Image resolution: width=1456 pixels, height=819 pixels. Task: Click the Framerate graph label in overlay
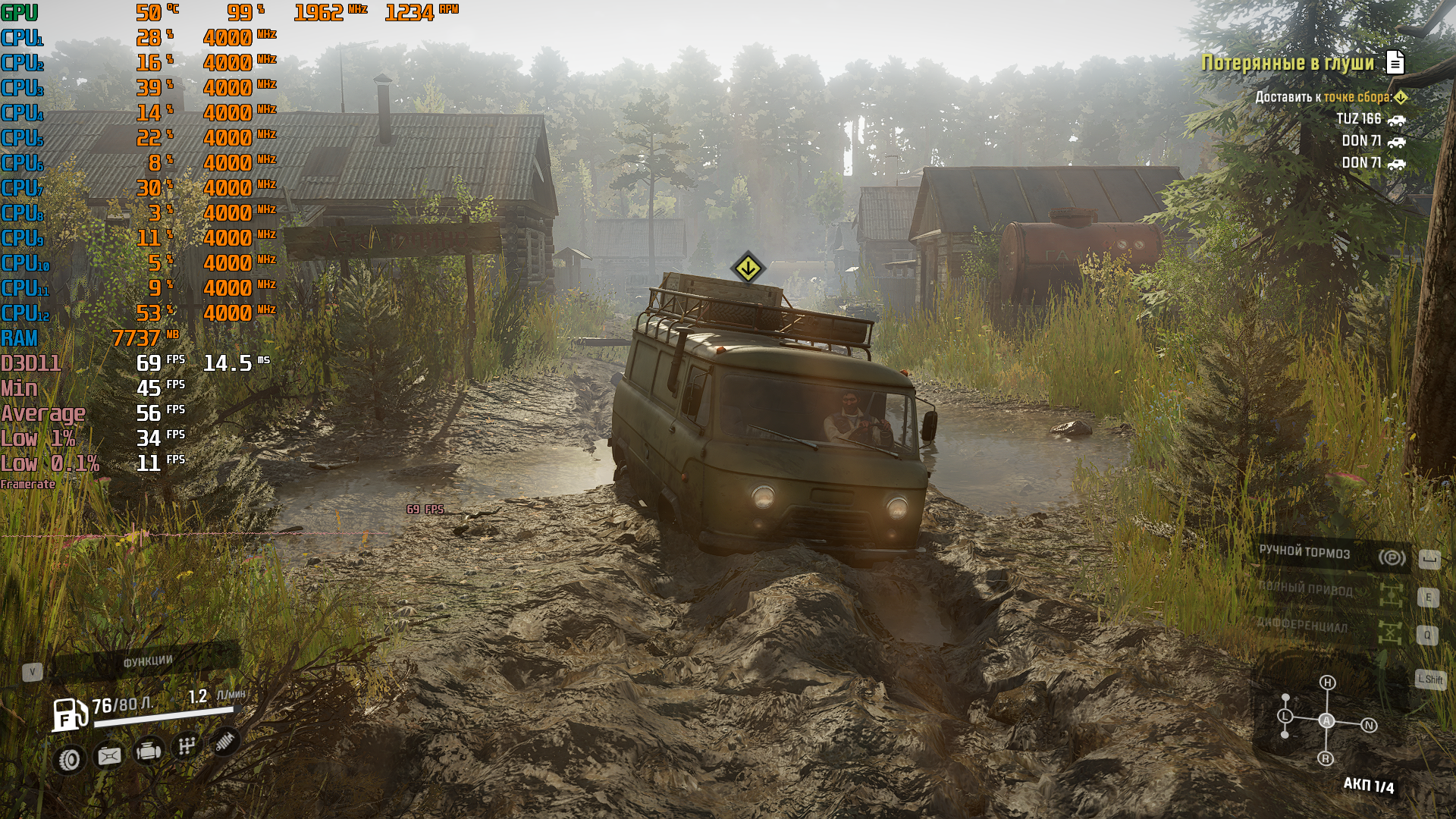pos(28,485)
